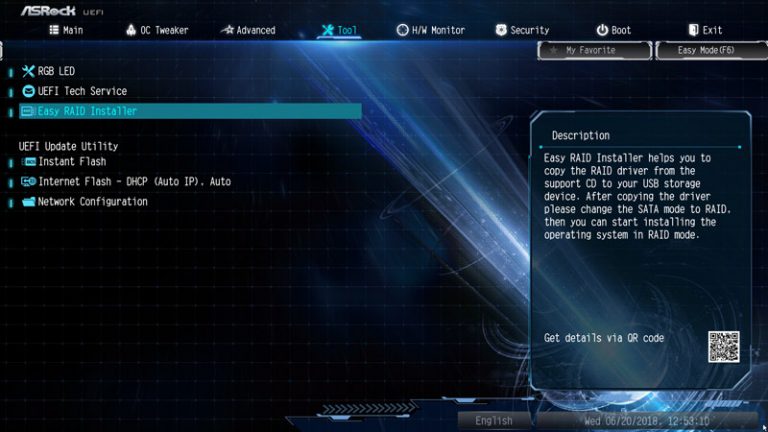768x432 pixels.
Task: Open the OC Tweaker tab
Action: (x=157, y=30)
